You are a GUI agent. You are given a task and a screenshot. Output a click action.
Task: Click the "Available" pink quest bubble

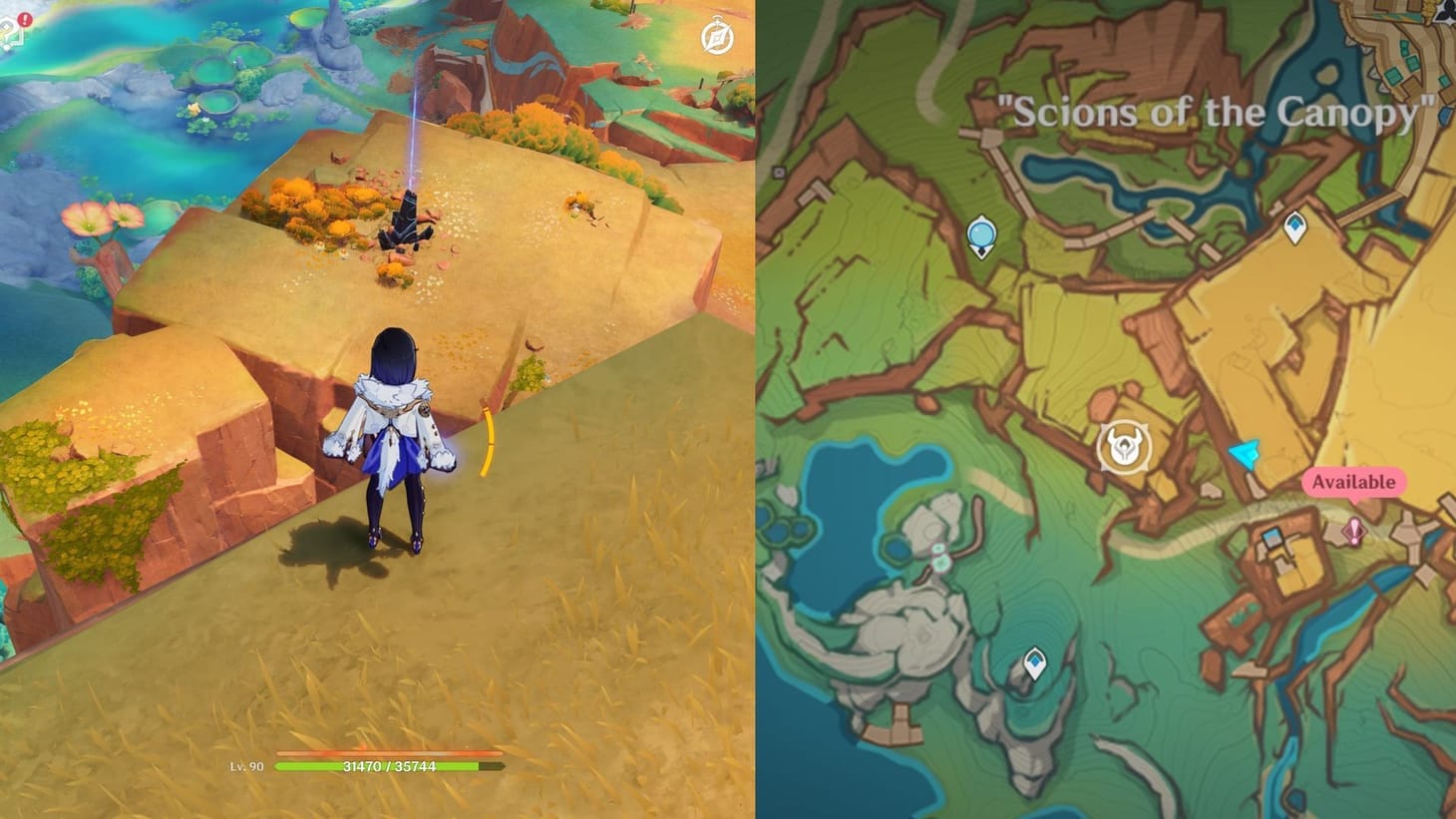click(x=1354, y=482)
